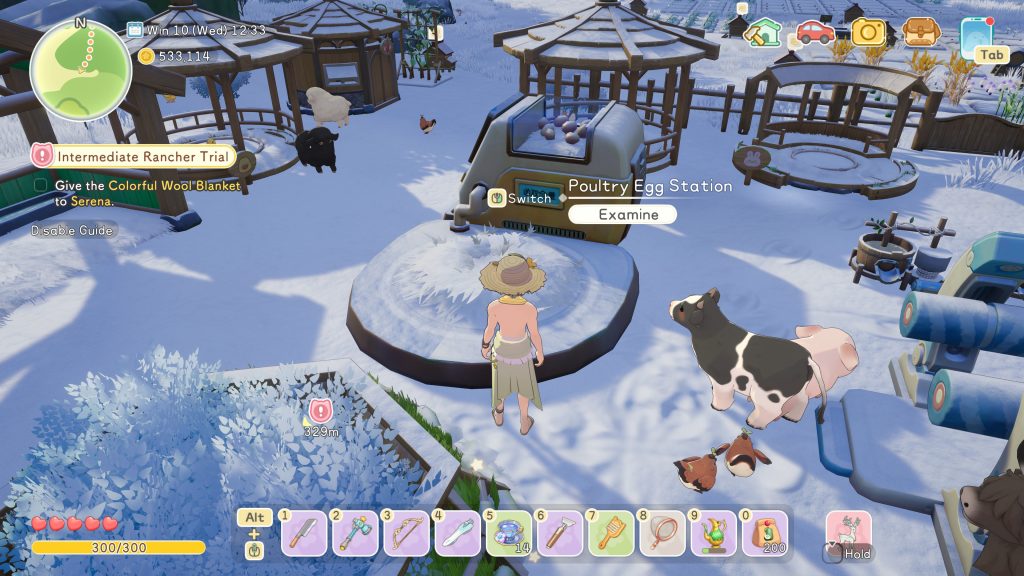Click the pink deer mount icon
Image resolution: width=1024 pixels, height=576 pixels.
click(x=848, y=532)
